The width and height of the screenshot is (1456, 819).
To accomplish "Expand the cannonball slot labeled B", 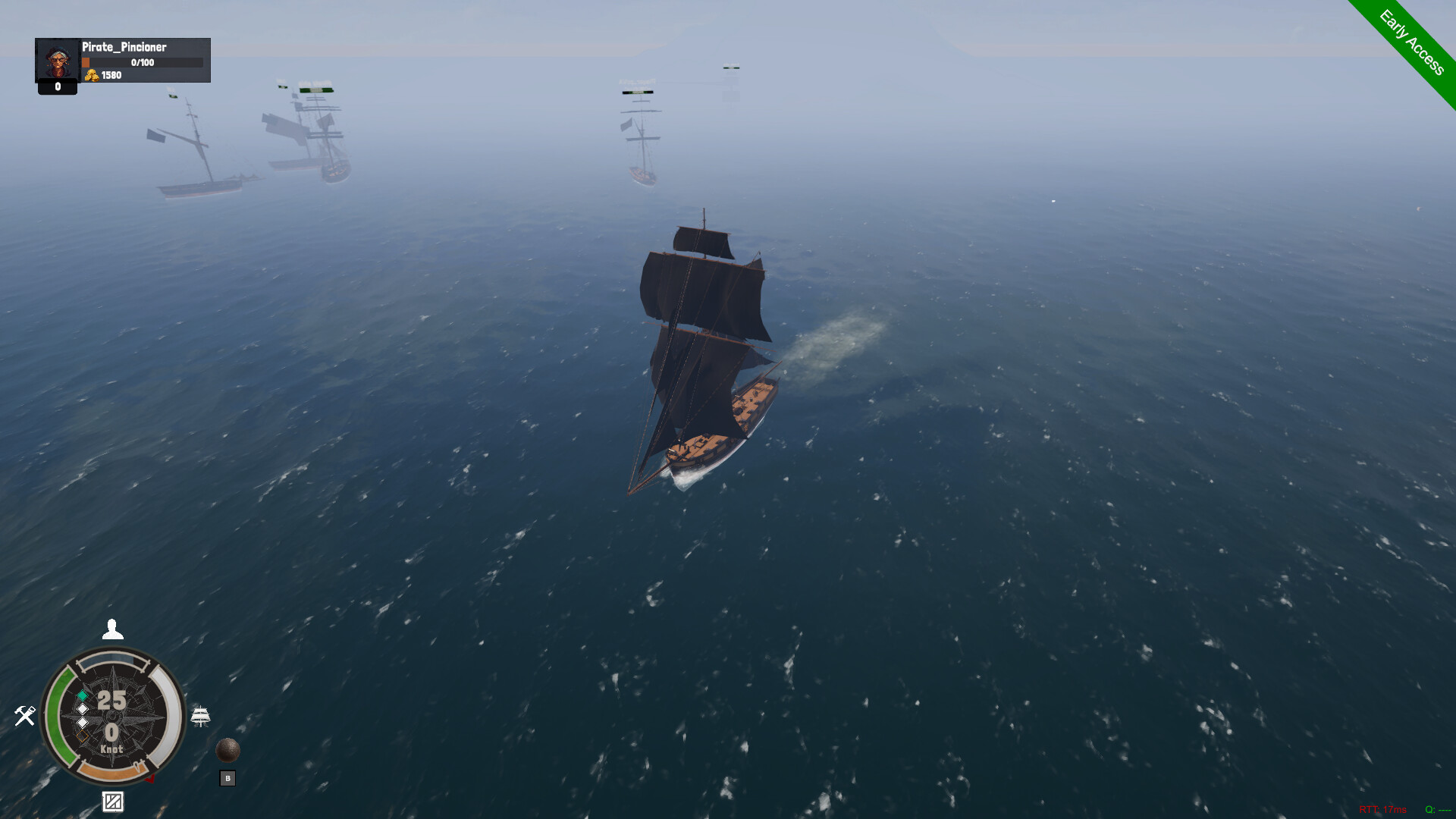I will click(x=228, y=777).
